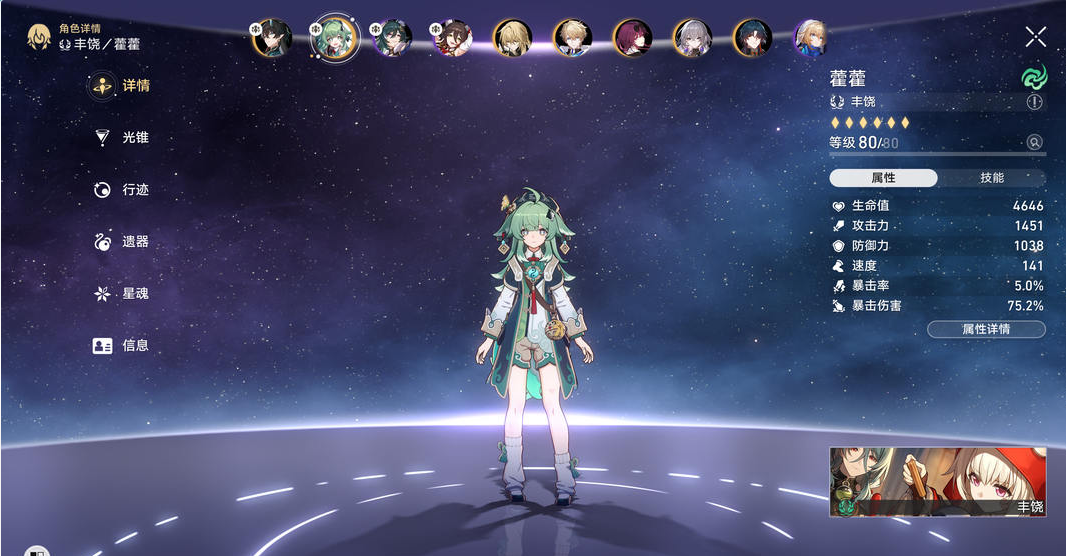Switch to the 技能 skills tab
Image resolution: width=1066 pixels, height=556 pixels.
click(x=991, y=178)
